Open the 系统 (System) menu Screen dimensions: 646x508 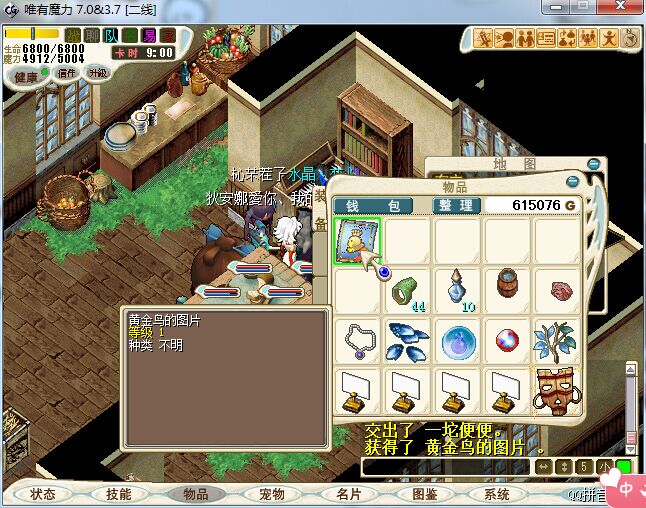497,494
